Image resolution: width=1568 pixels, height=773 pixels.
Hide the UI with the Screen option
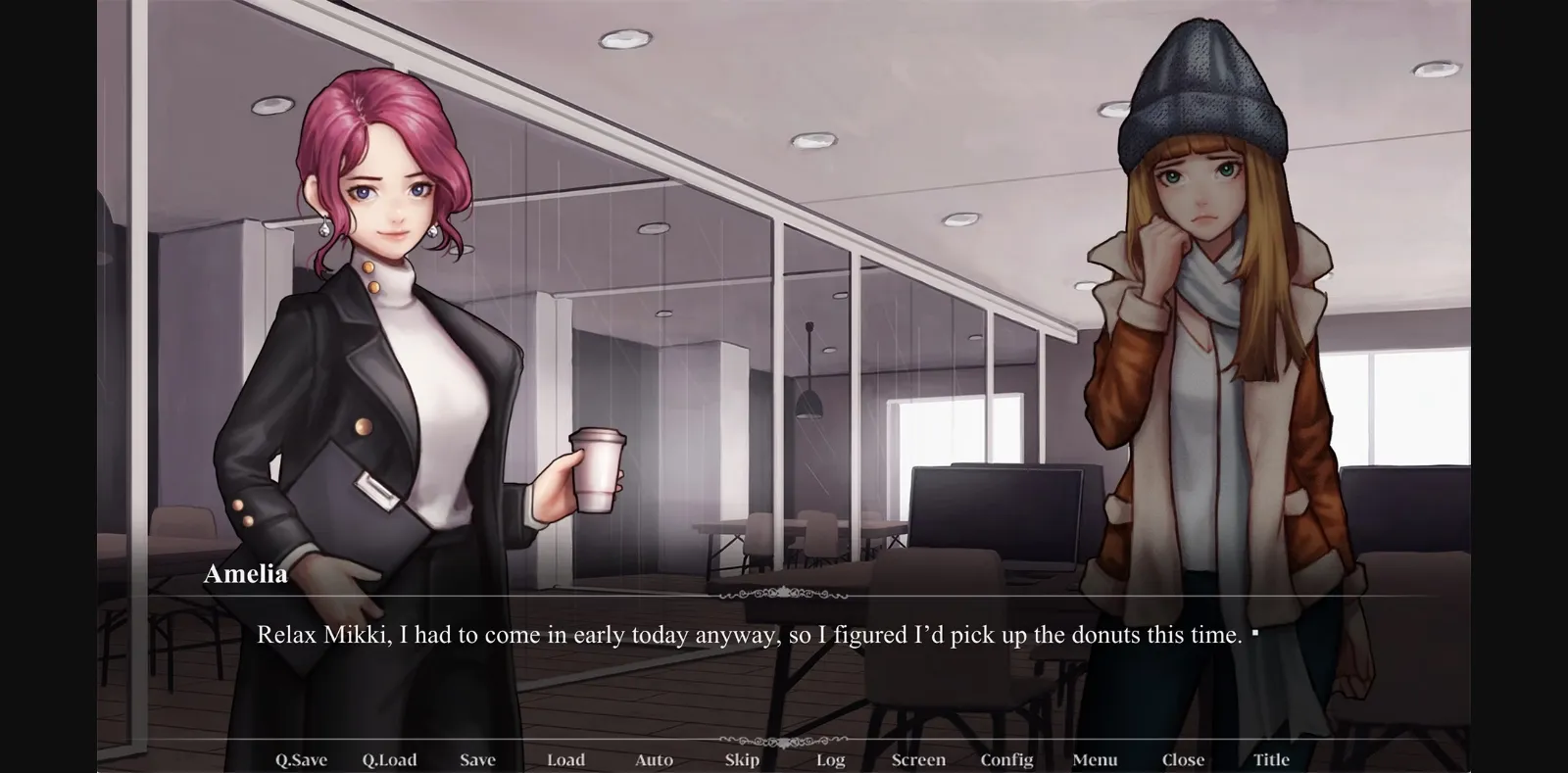pos(918,759)
